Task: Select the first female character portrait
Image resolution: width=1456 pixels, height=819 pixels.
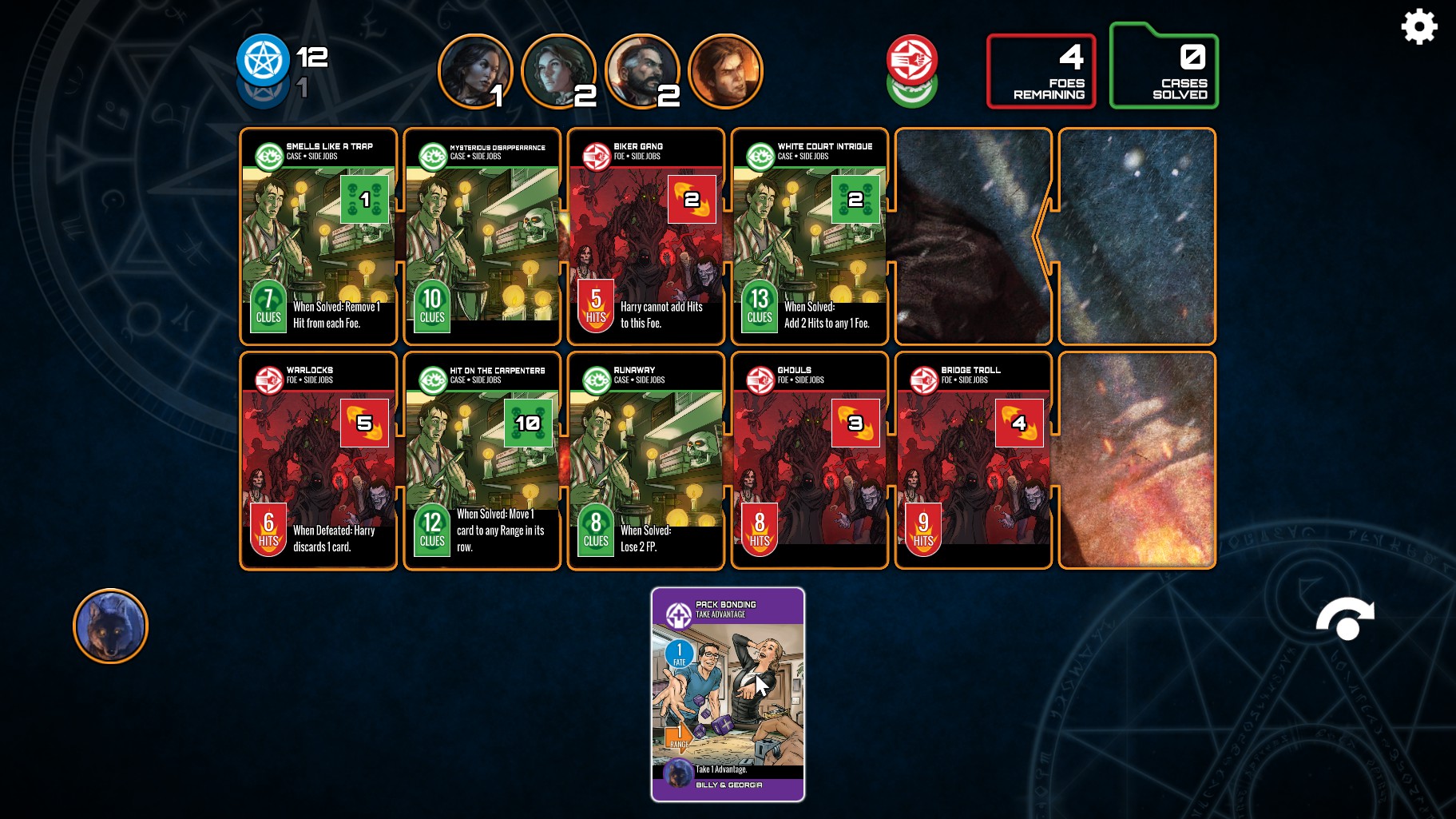Action: pyautogui.click(x=477, y=70)
